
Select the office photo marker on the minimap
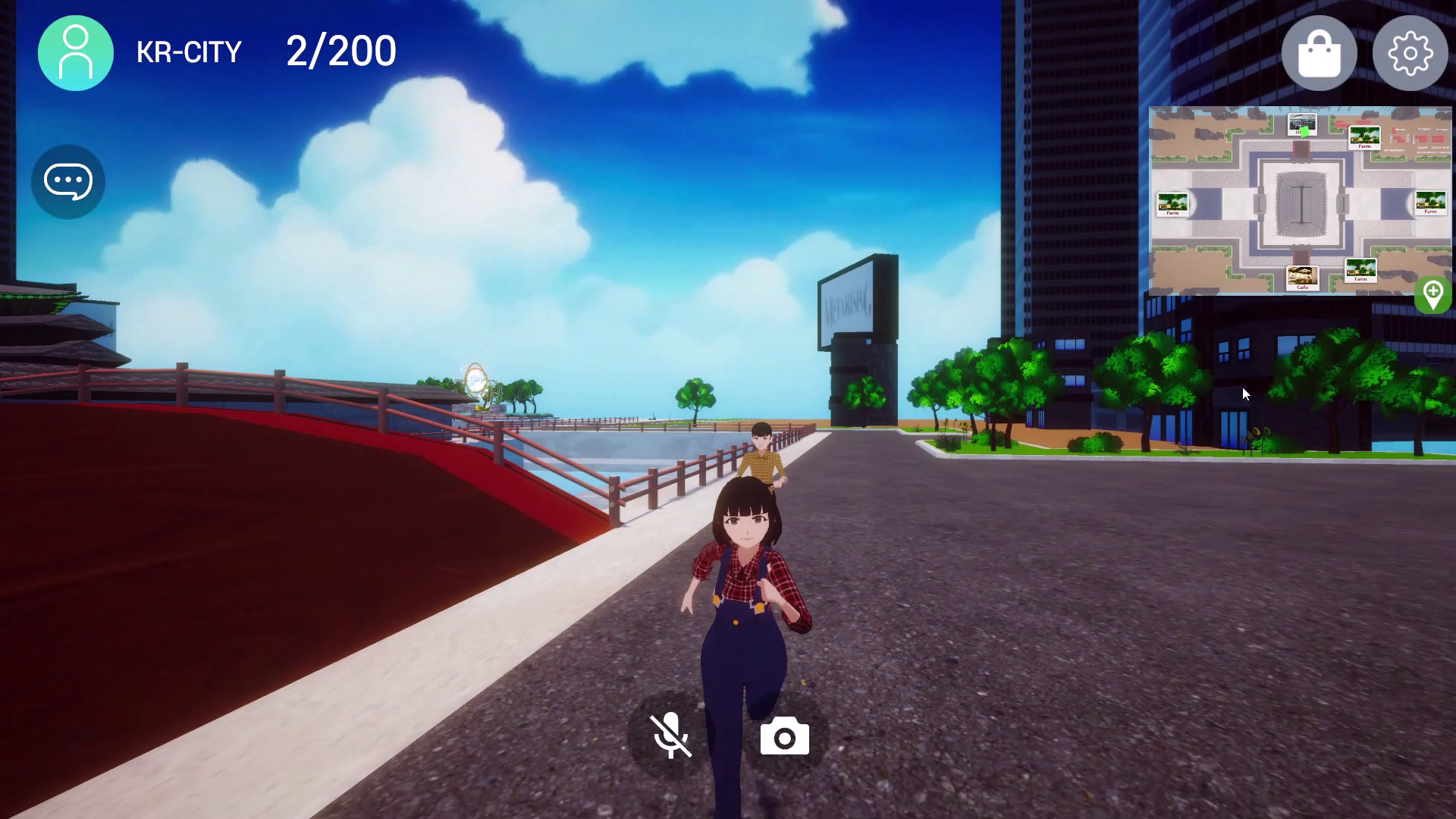point(1302,124)
